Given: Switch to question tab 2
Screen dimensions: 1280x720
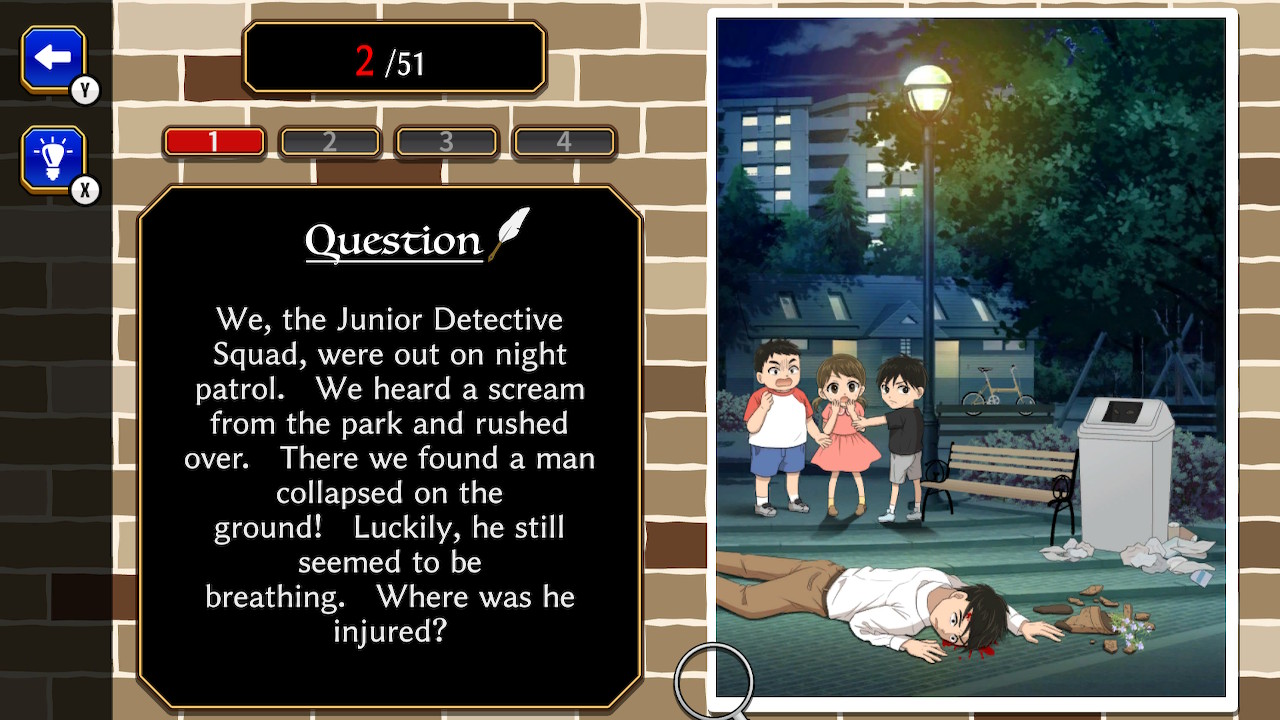Looking at the screenshot, I should [330, 141].
